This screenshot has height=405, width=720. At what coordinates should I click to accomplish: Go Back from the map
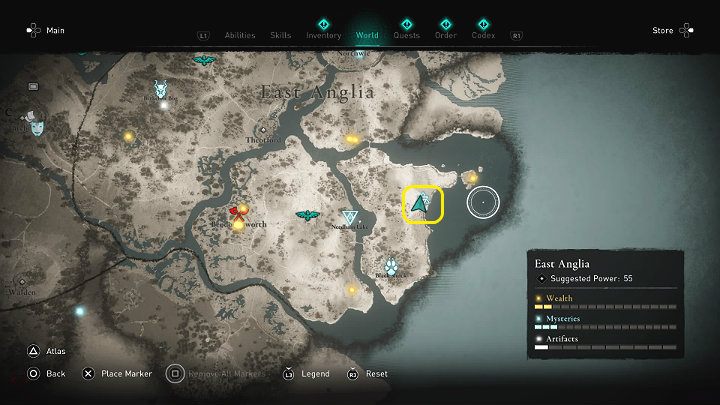46,373
